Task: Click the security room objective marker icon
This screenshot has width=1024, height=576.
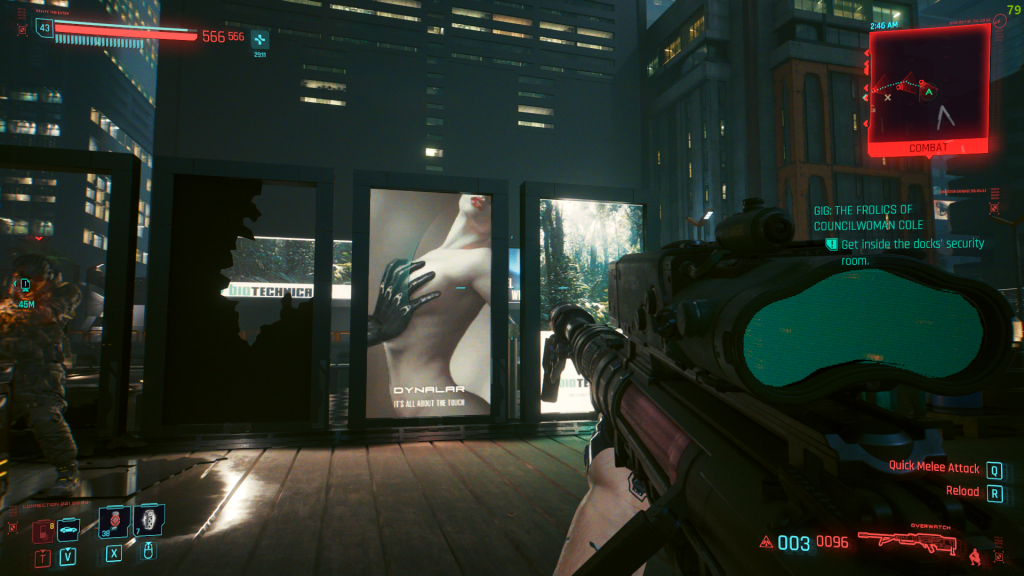Action: pyautogui.click(x=831, y=244)
